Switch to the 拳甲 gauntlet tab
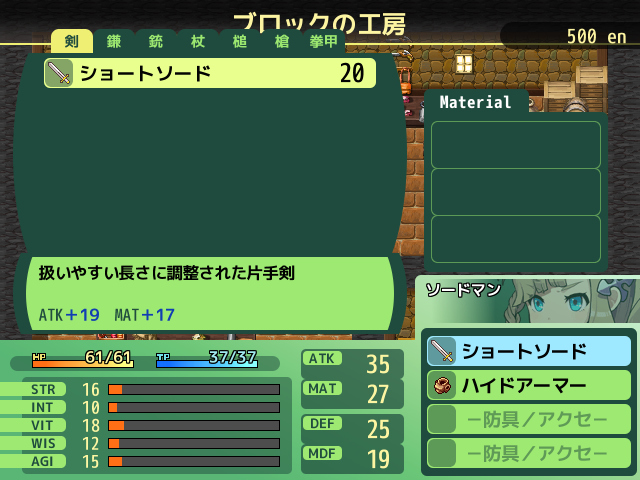Viewport: 640px width, 480px height. pyautogui.click(x=324, y=42)
